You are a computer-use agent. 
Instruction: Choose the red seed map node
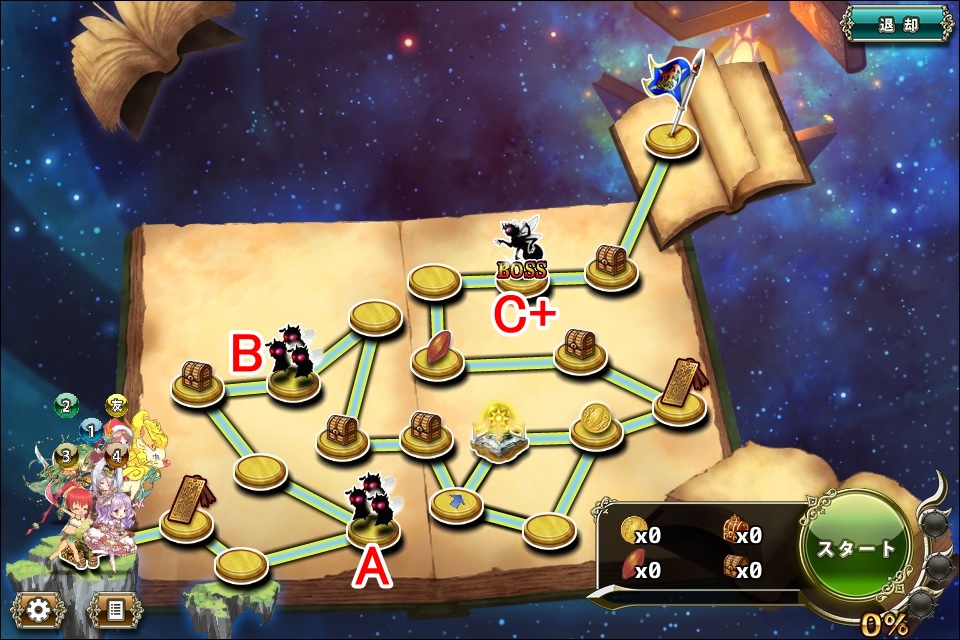click(x=438, y=355)
